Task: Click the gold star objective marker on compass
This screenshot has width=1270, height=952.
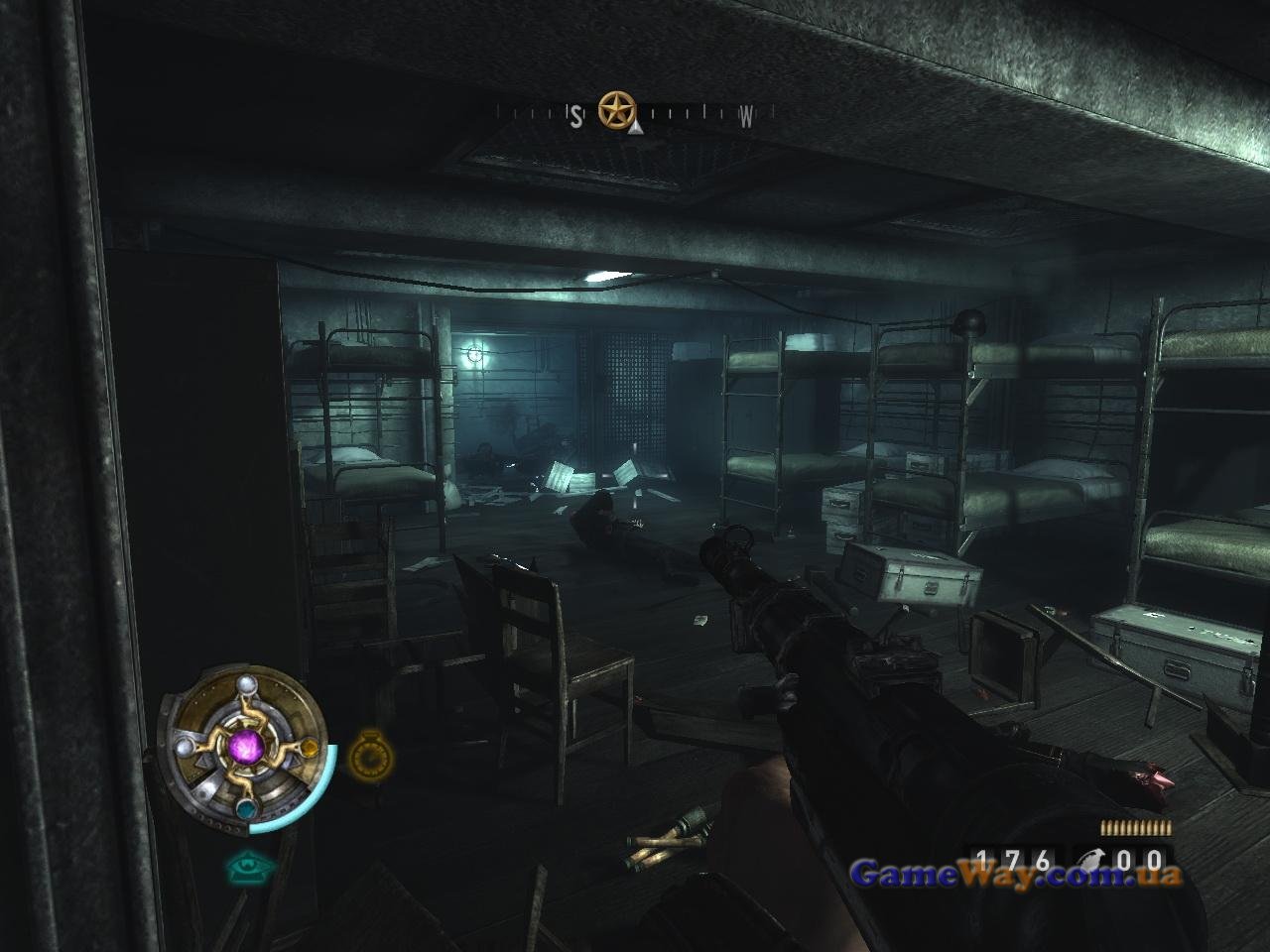Action: [x=616, y=108]
